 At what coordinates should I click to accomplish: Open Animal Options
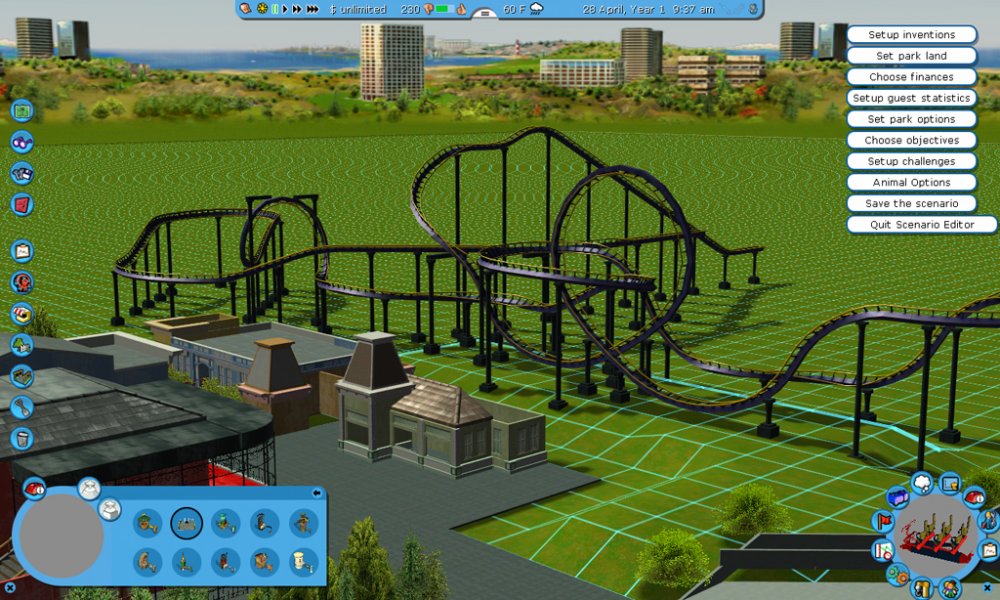(x=911, y=182)
